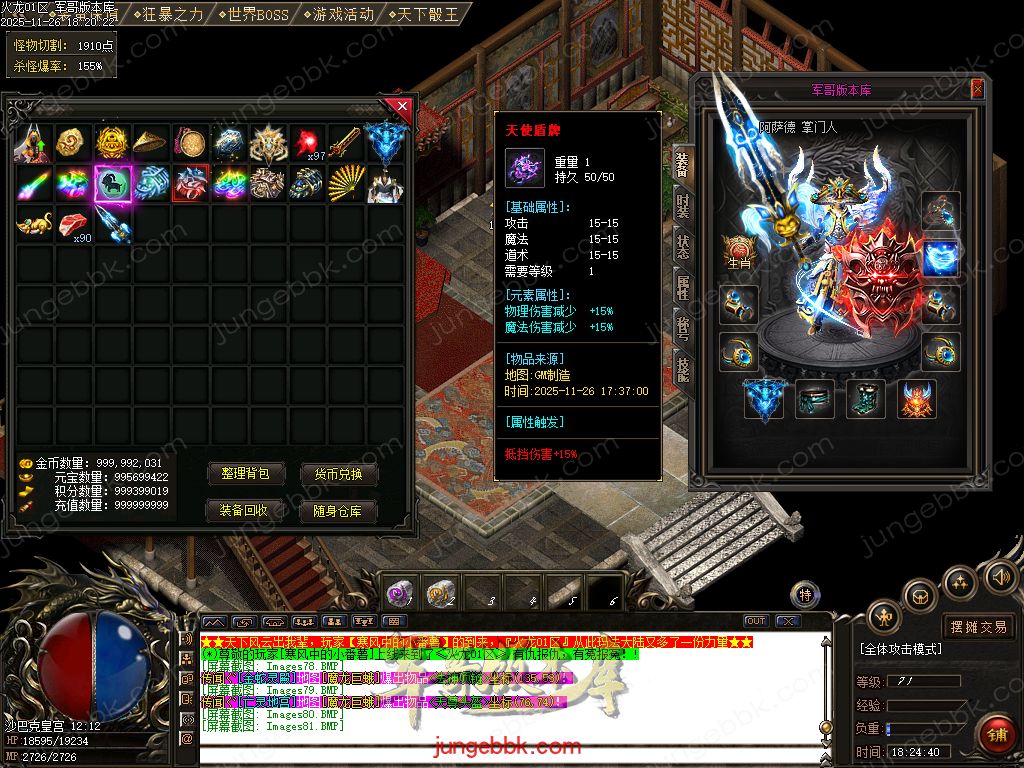
Task: Open 货币兑换 currency exchange
Action: click(339, 474)
